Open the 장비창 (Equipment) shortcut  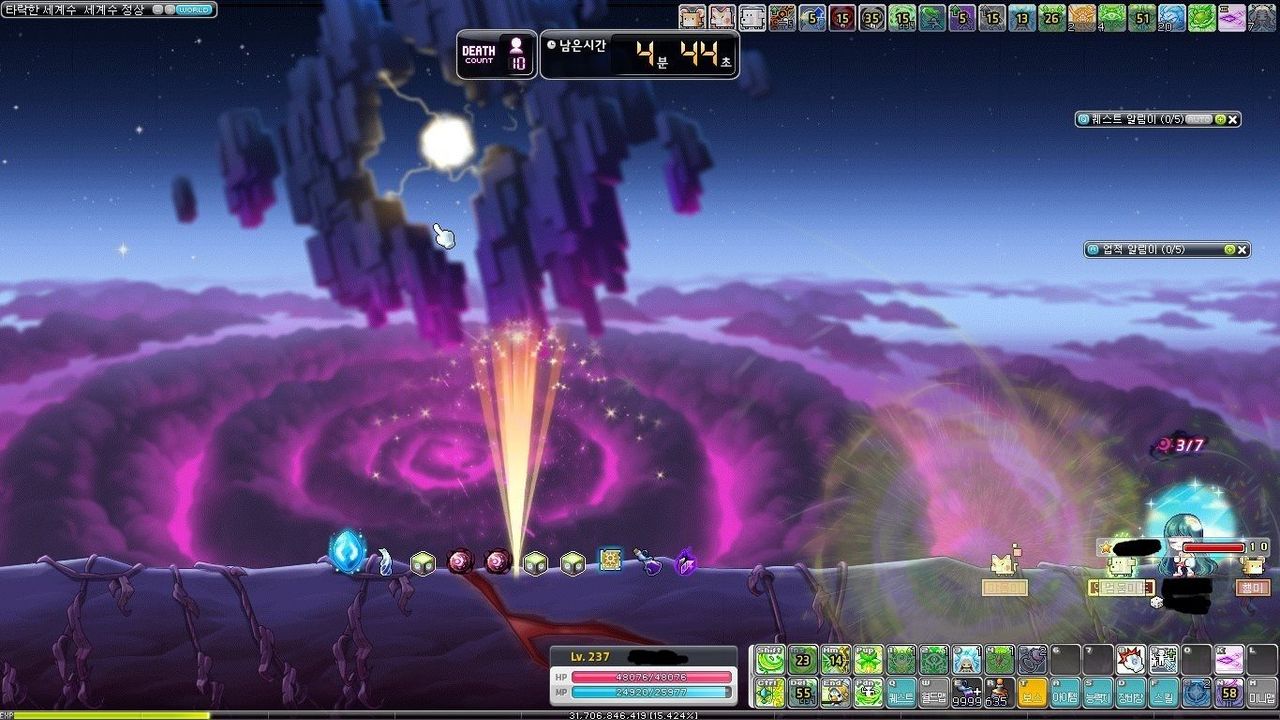(1131, 693)
